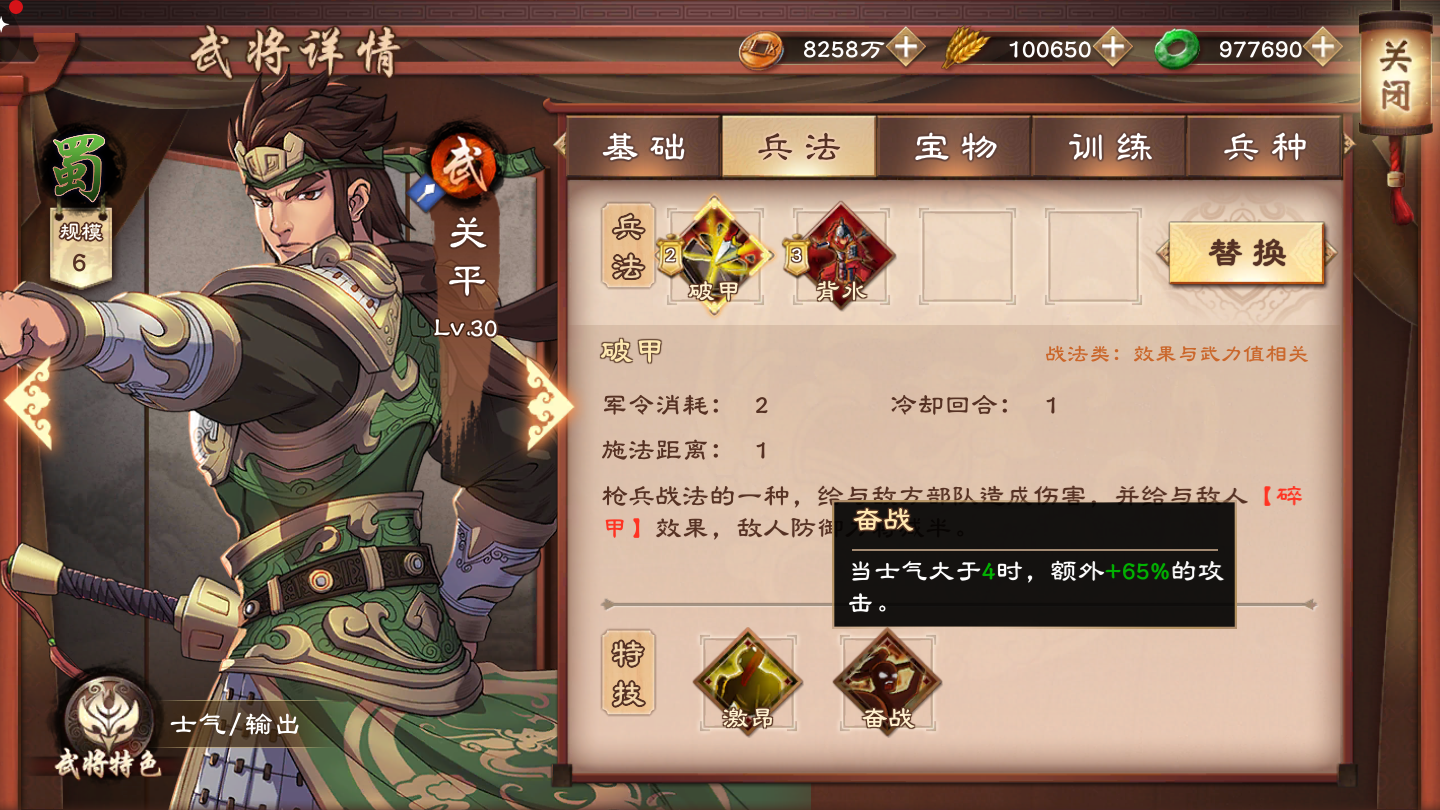Open the 激昂 special skill icon
1440x810 pixels.
tap(748, 680)
